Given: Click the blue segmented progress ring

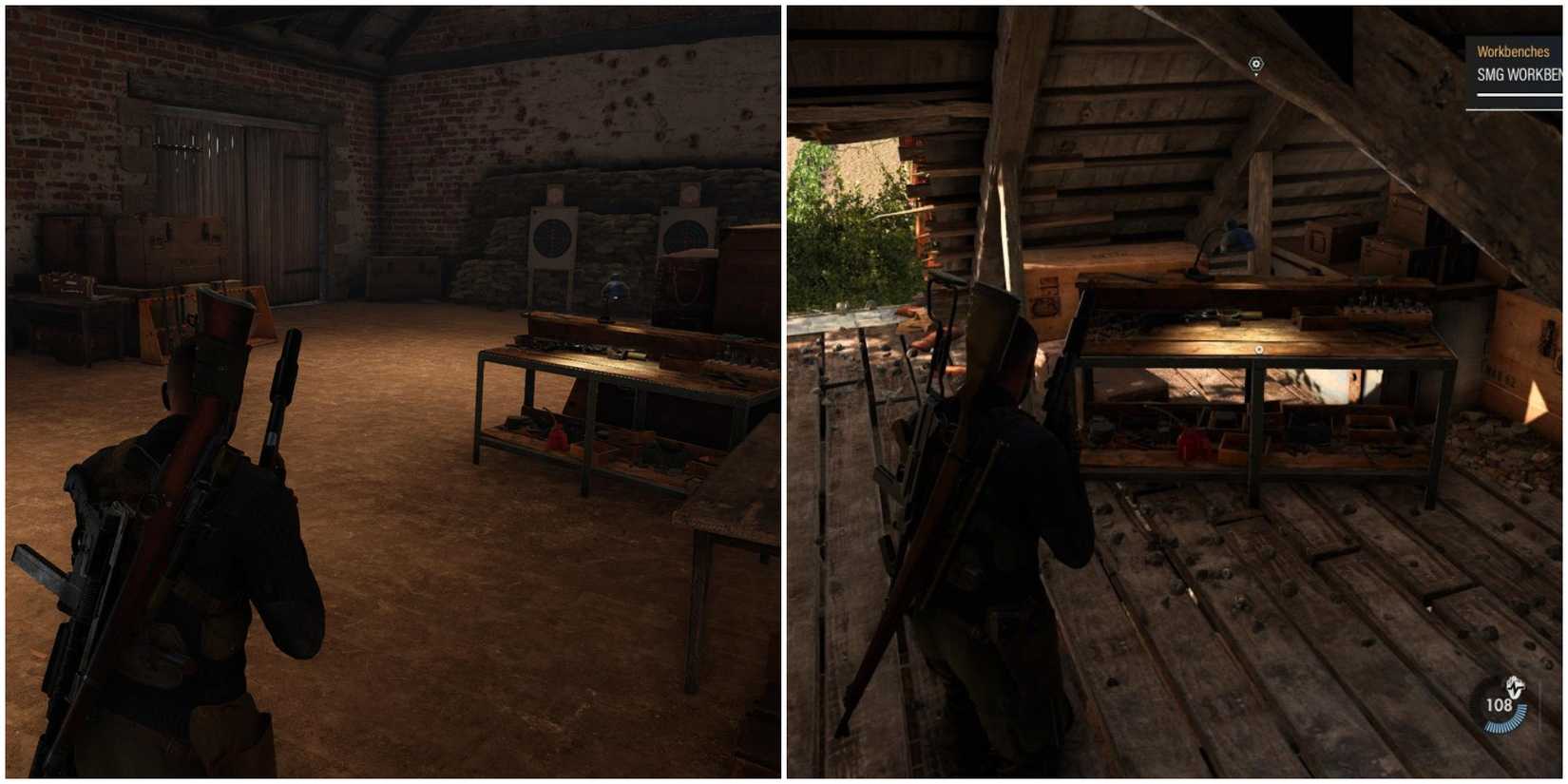Looking at the screenshot, I should pyautogui.click(x=1505, y=718).
